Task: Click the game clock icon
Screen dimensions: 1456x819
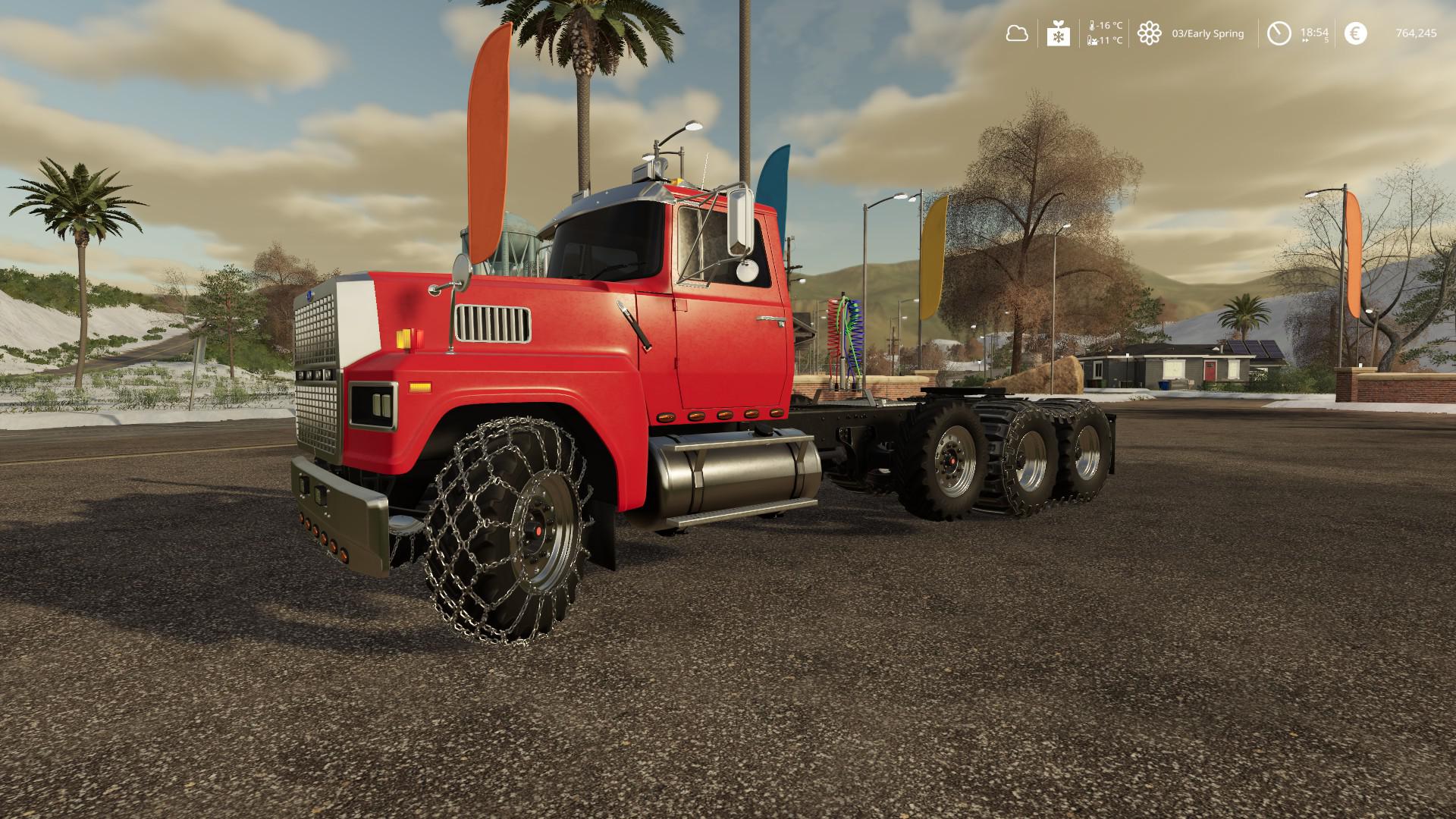Action: [1279, 33]
